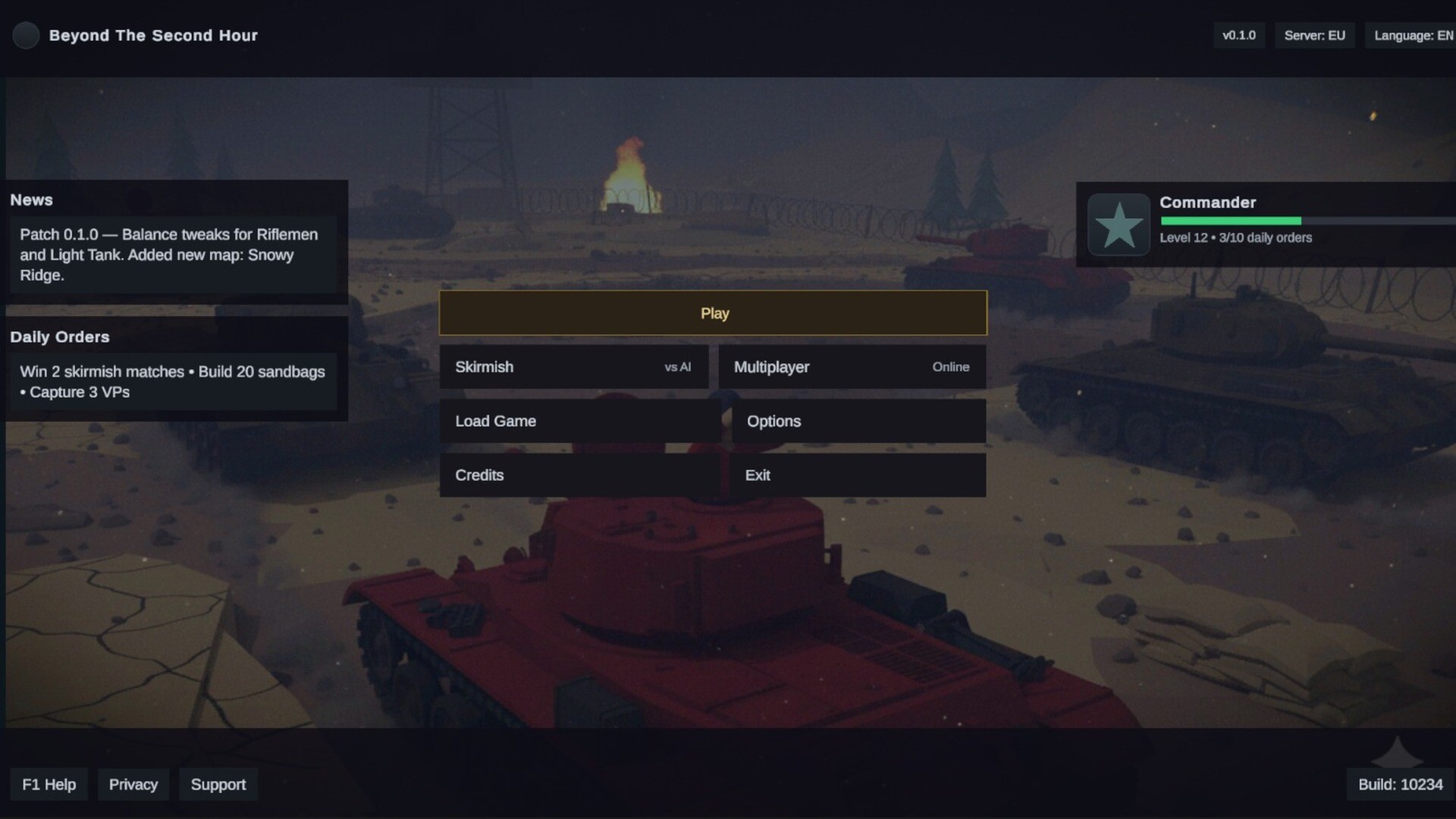Click the Support item in the footer
Viewport: 1456px width, 819px height.
[218, 784]
